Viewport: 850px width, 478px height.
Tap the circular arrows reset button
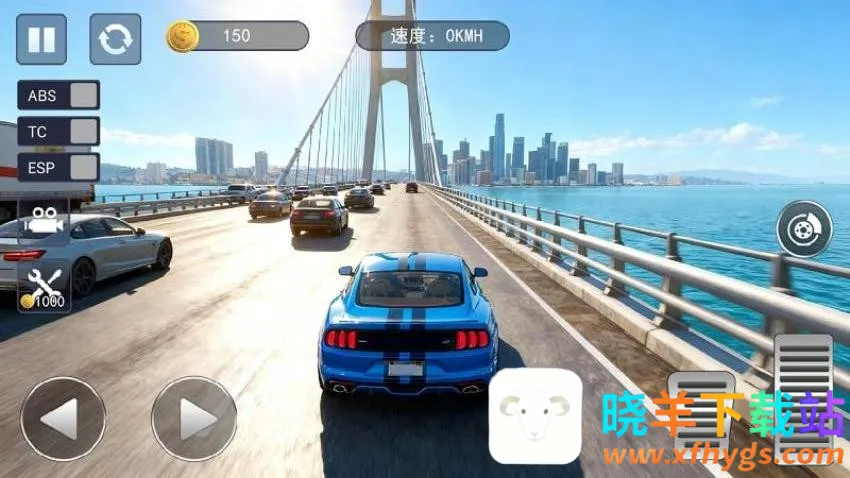pos(115,39)
